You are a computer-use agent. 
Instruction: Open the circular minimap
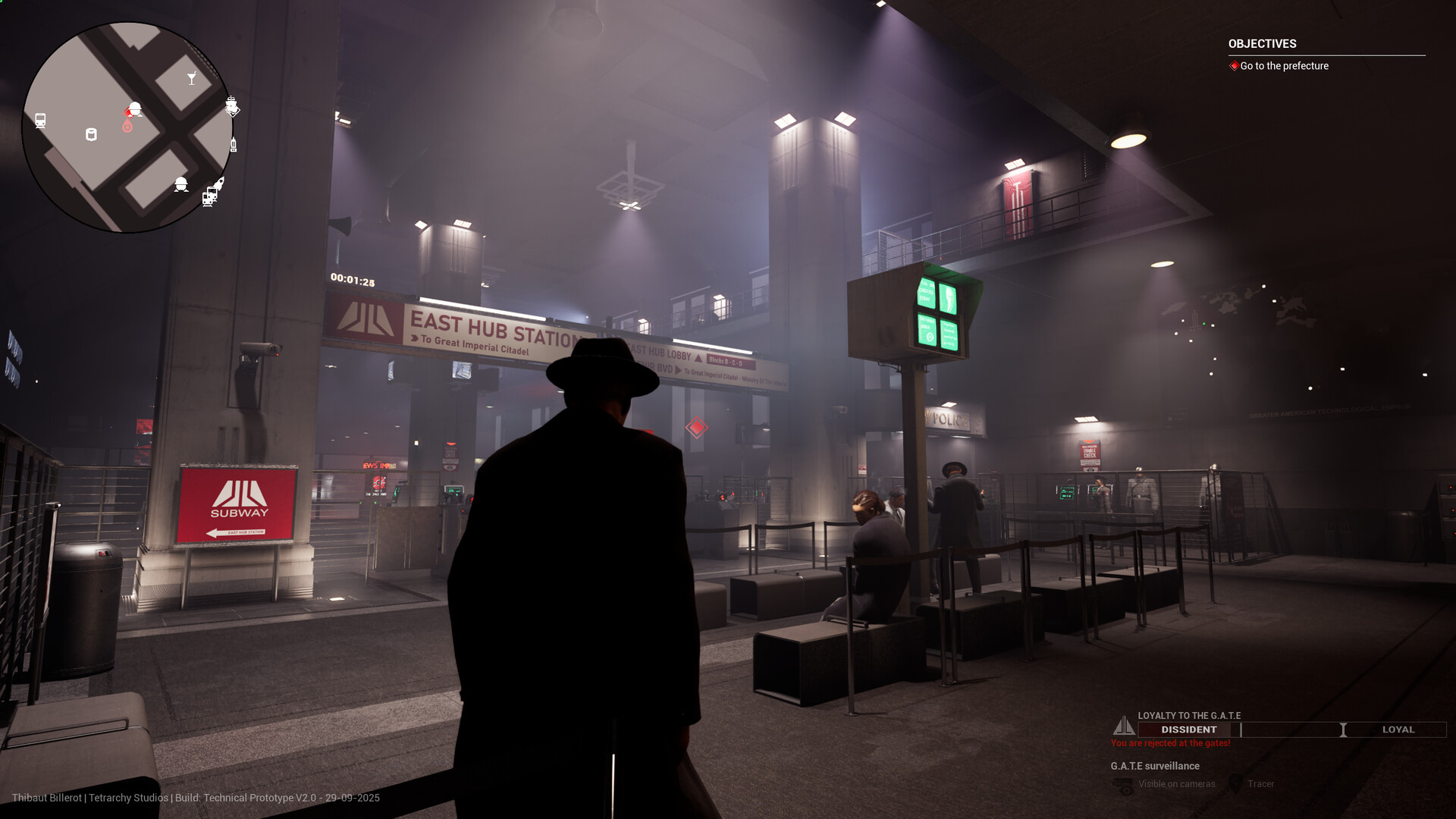[127, 127]
